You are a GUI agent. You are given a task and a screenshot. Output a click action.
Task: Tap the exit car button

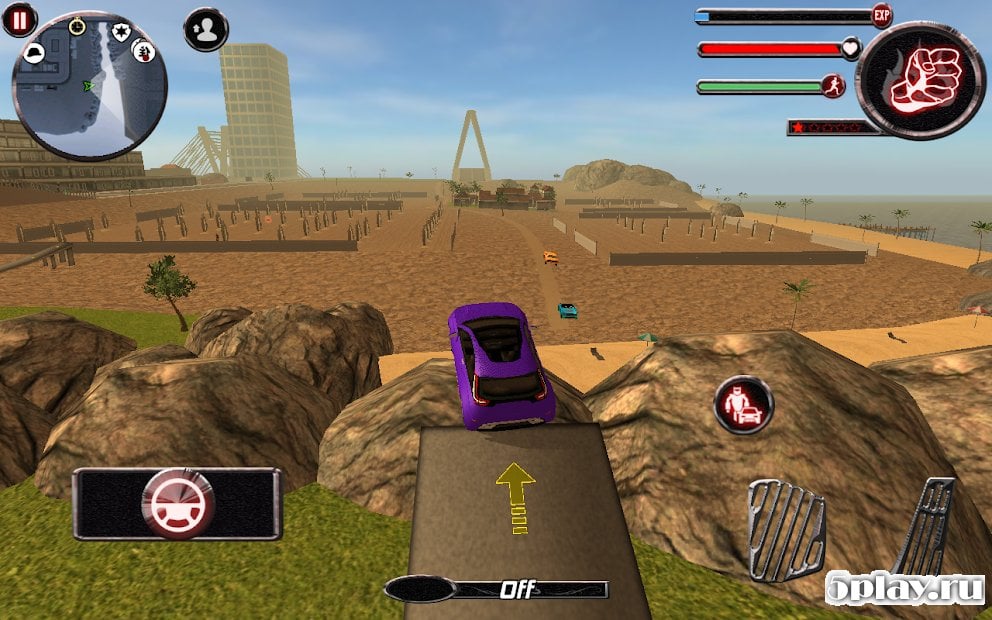click(743, 404)
